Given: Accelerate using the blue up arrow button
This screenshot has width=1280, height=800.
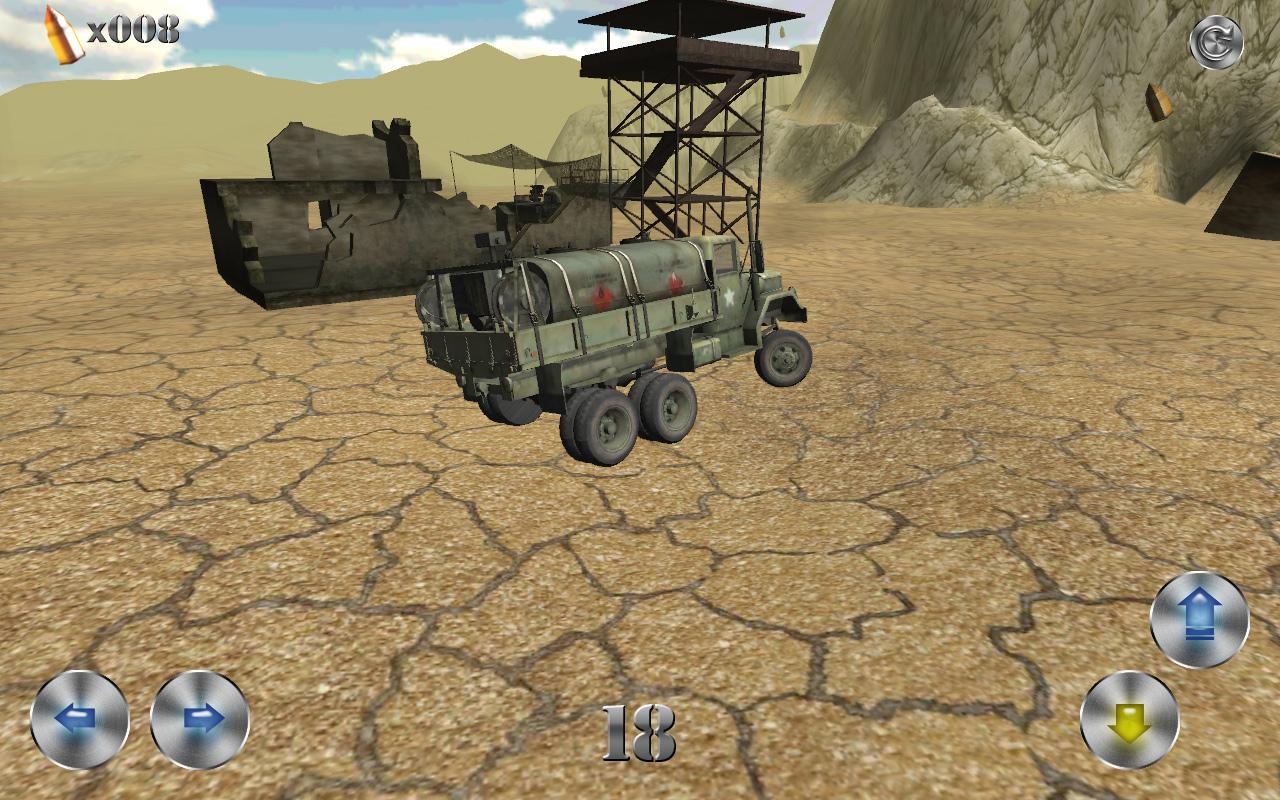Looking at the screenshot, I should pos(1199,620).
